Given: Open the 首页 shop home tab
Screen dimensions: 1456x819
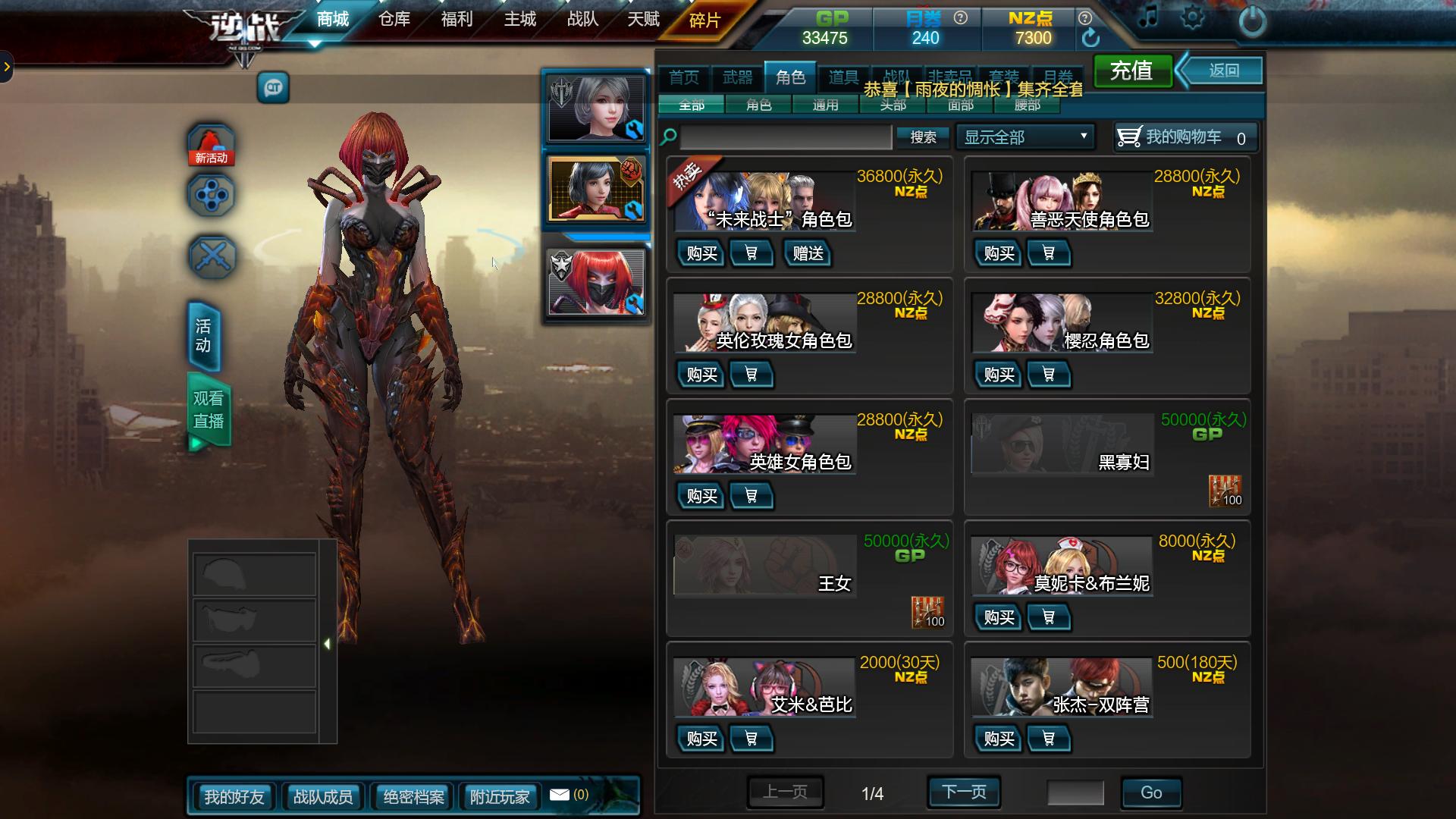Looking at the screenshot, I should [684, 77].
